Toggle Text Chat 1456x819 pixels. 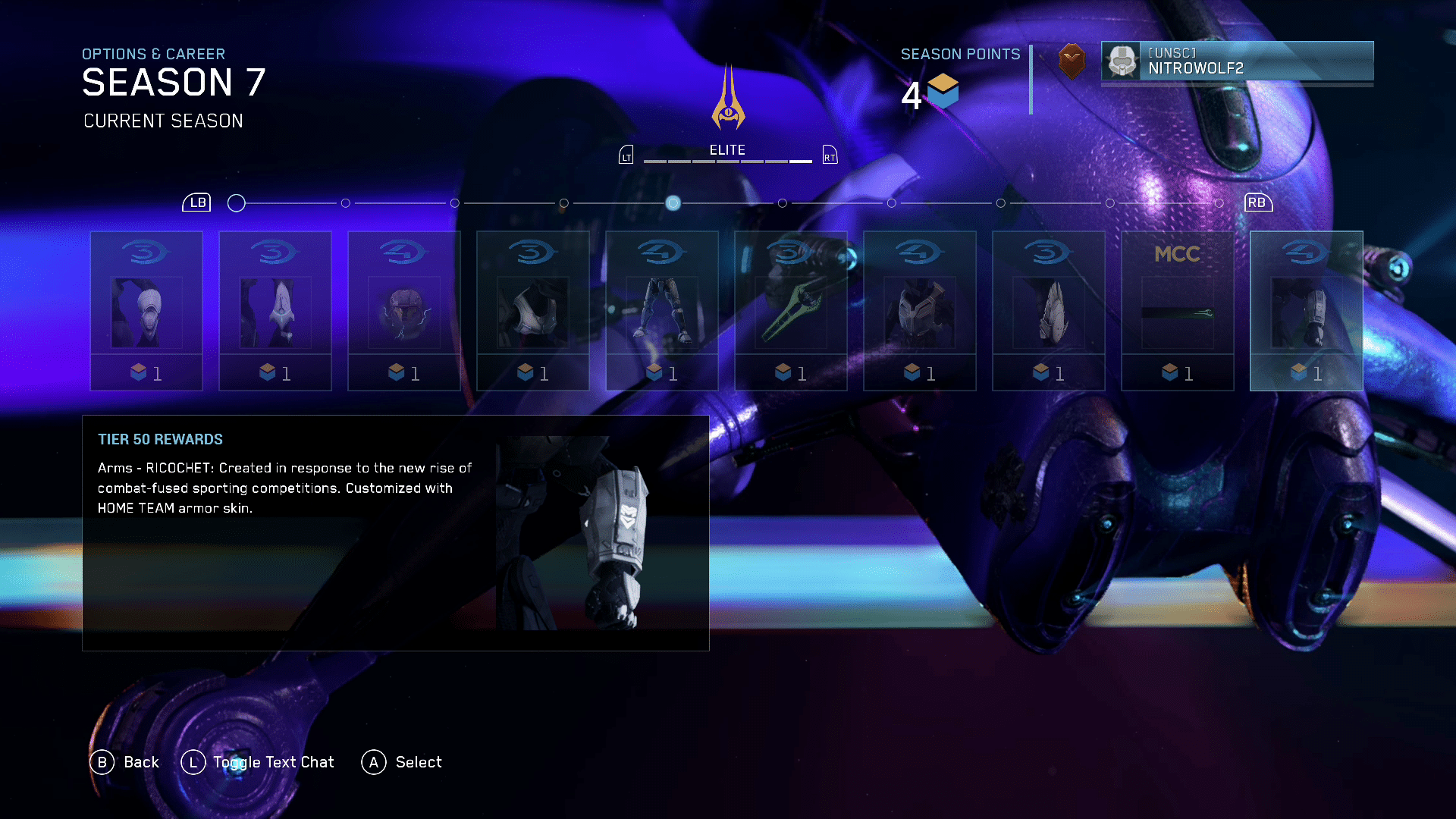[258, 762]
